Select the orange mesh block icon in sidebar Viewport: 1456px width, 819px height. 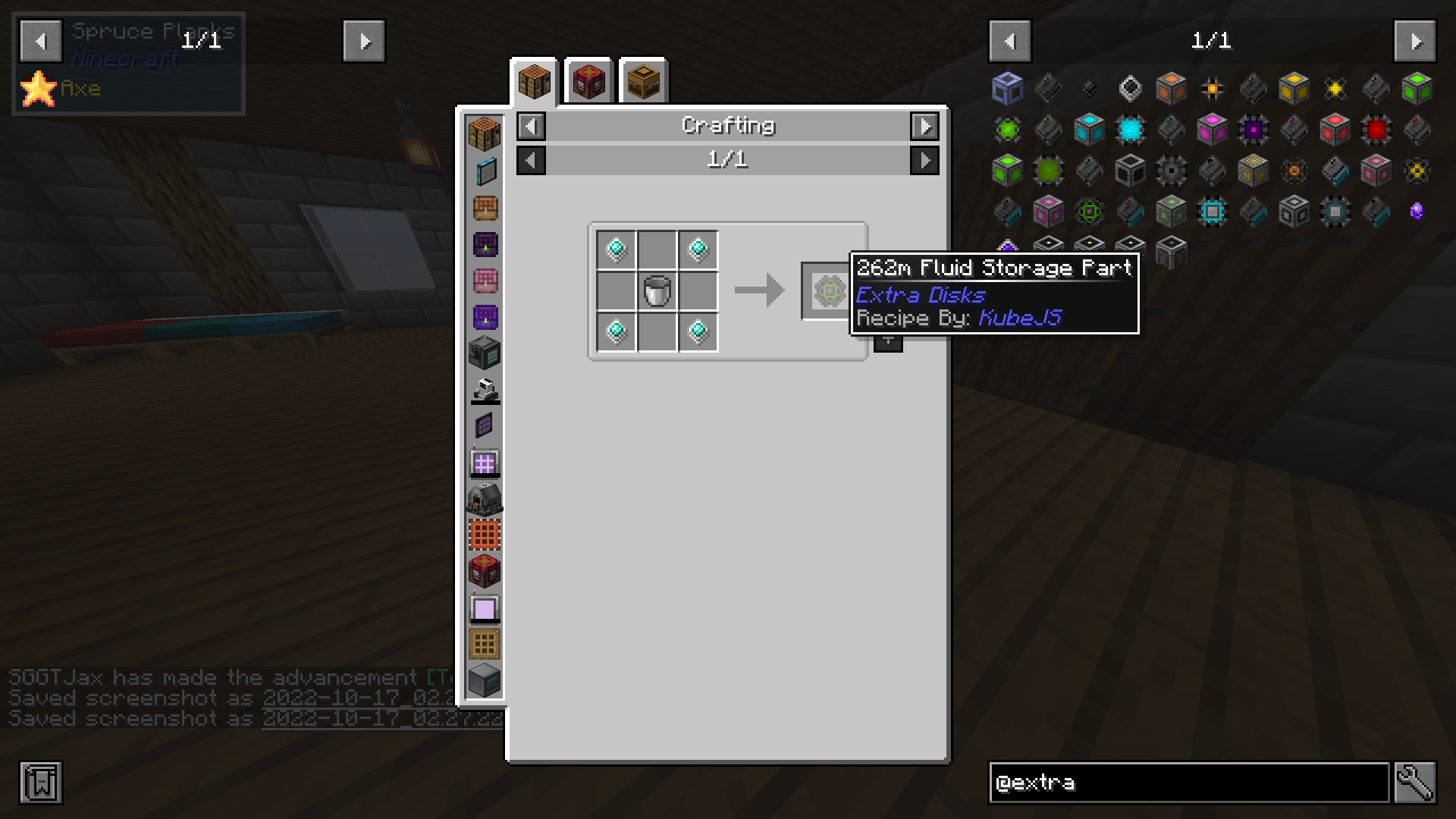[x=485, y=535]
